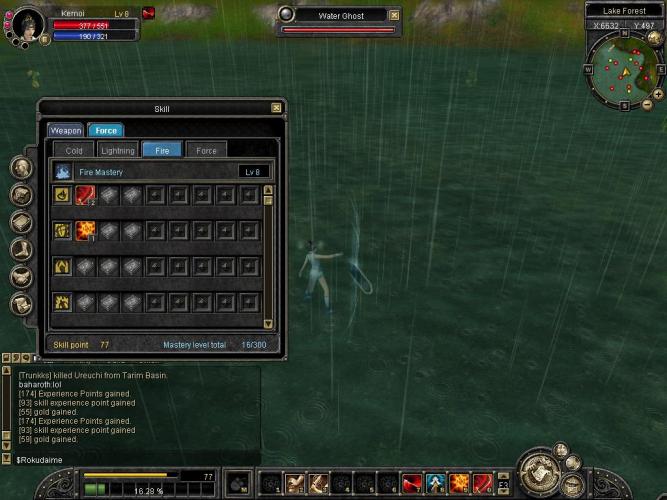667x500 pixels.
Task: Select the fiery explosion skill icon
Action: pyautogui.click(x=85, y=231)
